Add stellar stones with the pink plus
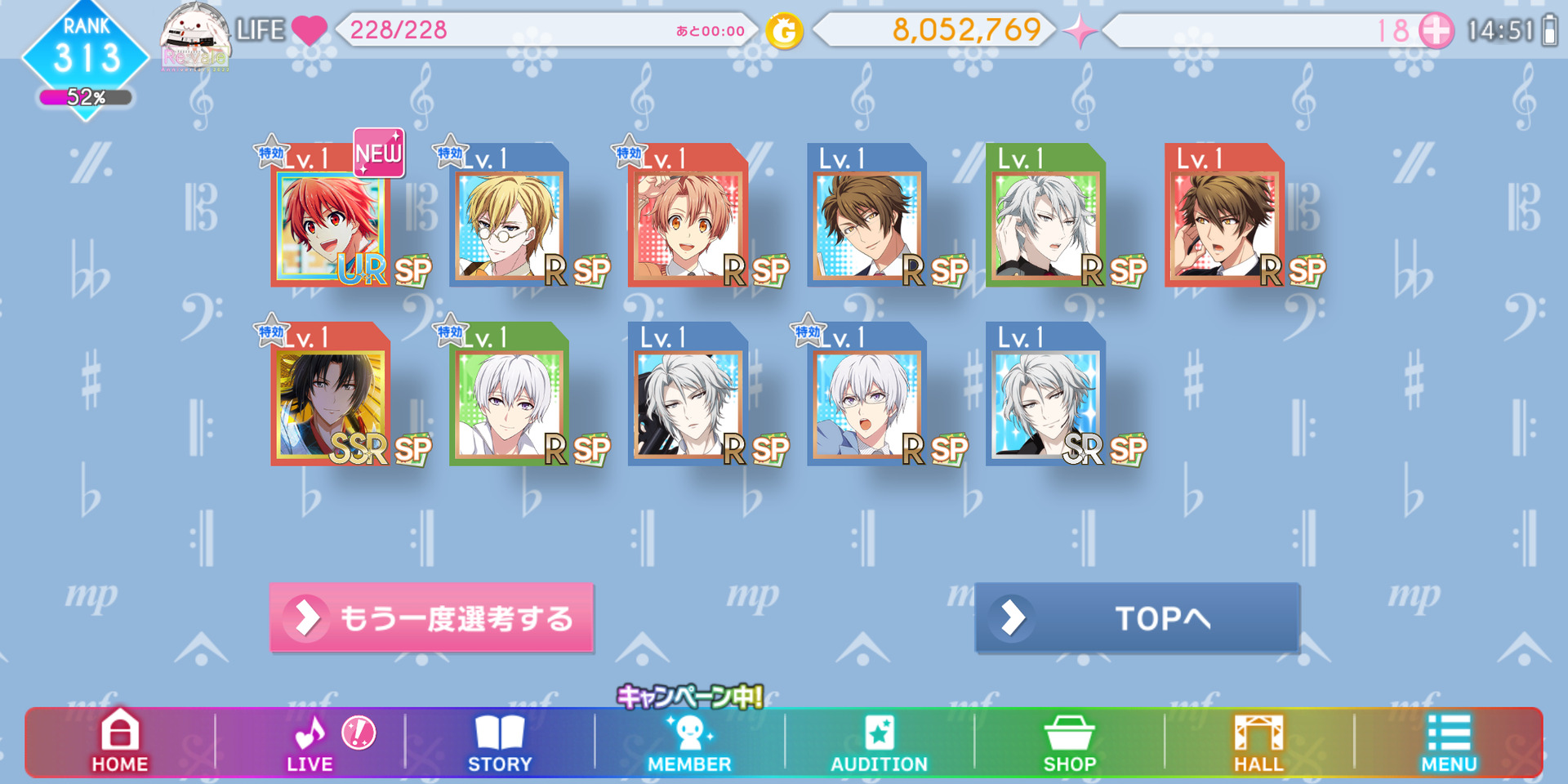Viewport: 1568px width, 784px height. pyautogui.click(x=1436, y=31)
